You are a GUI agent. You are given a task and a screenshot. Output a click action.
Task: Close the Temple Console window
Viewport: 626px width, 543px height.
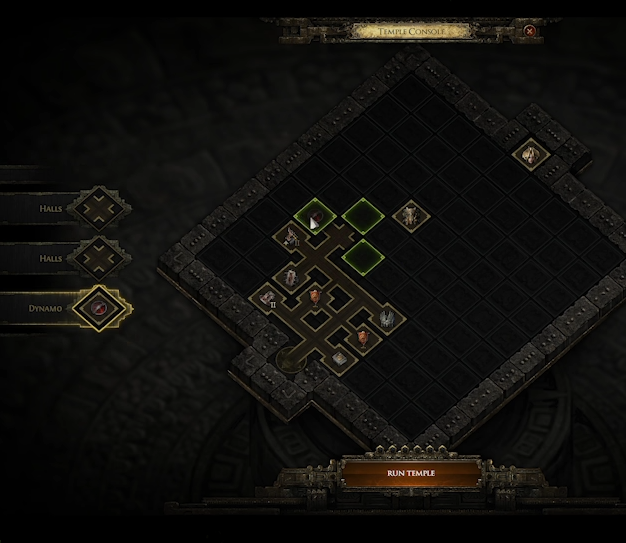pyautogui.click(x=530, y=31)
